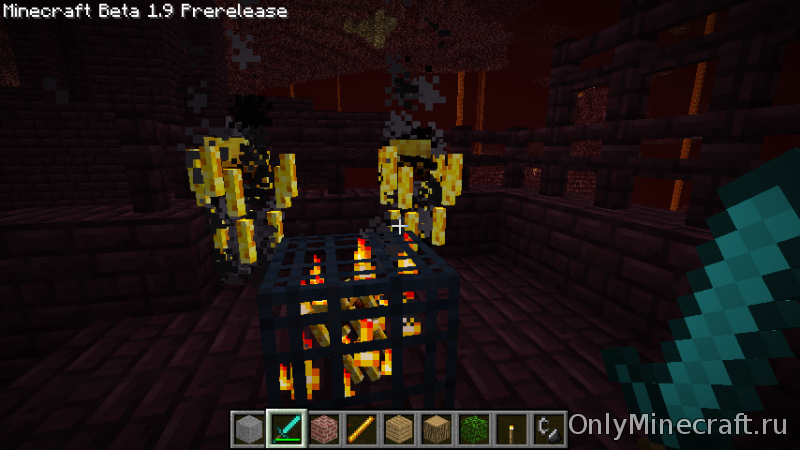Select the blaze rod in the hotbar
800x450 pixels.
click(x=360, y=428)
